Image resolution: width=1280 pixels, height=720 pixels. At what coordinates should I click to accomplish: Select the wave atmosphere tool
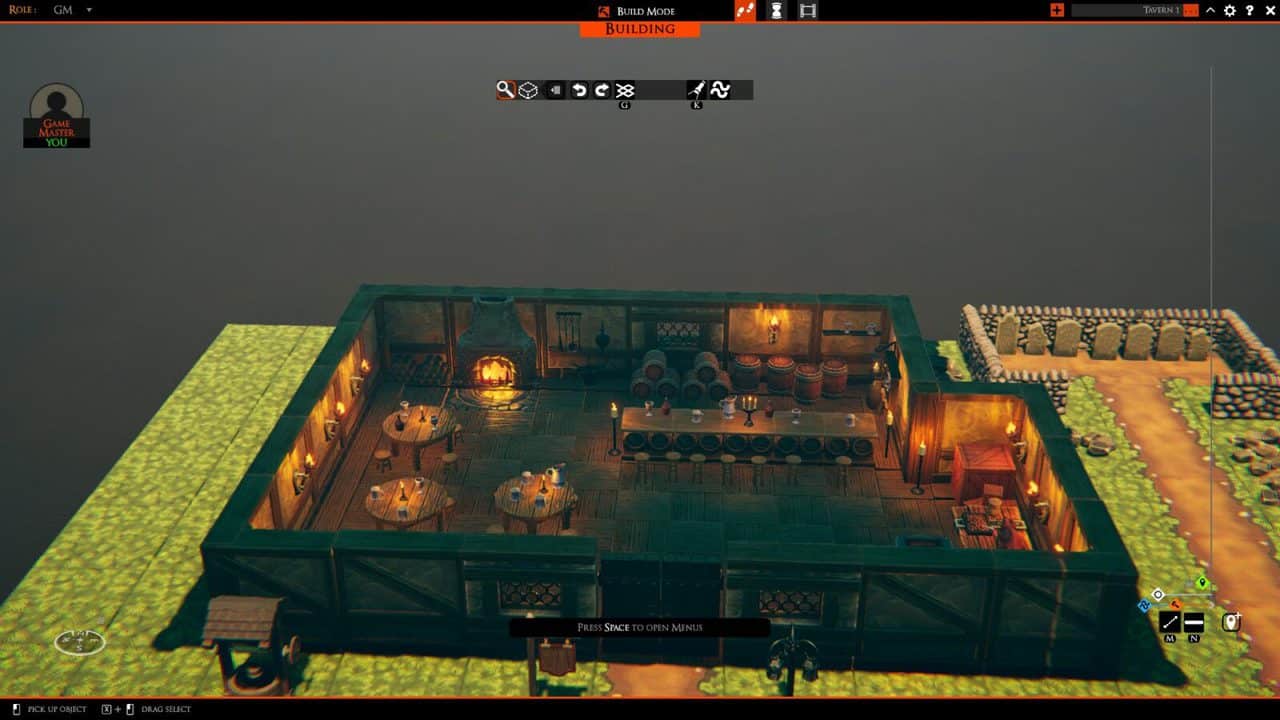point(722,89)
